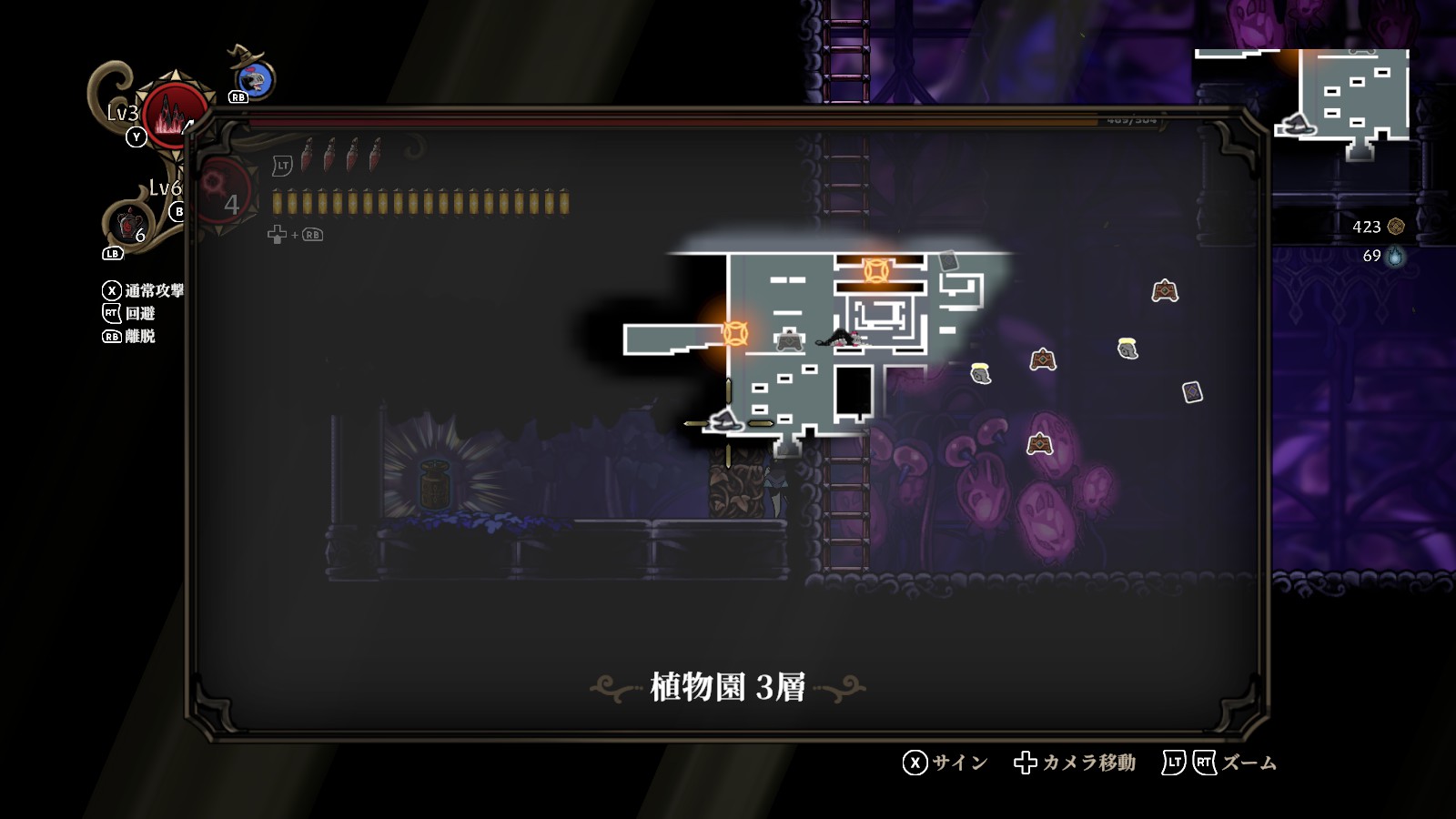Viewport: 1456px width, 819px height.
Task: Select the witch hat marker on the large map
Action: click(725, 420)
